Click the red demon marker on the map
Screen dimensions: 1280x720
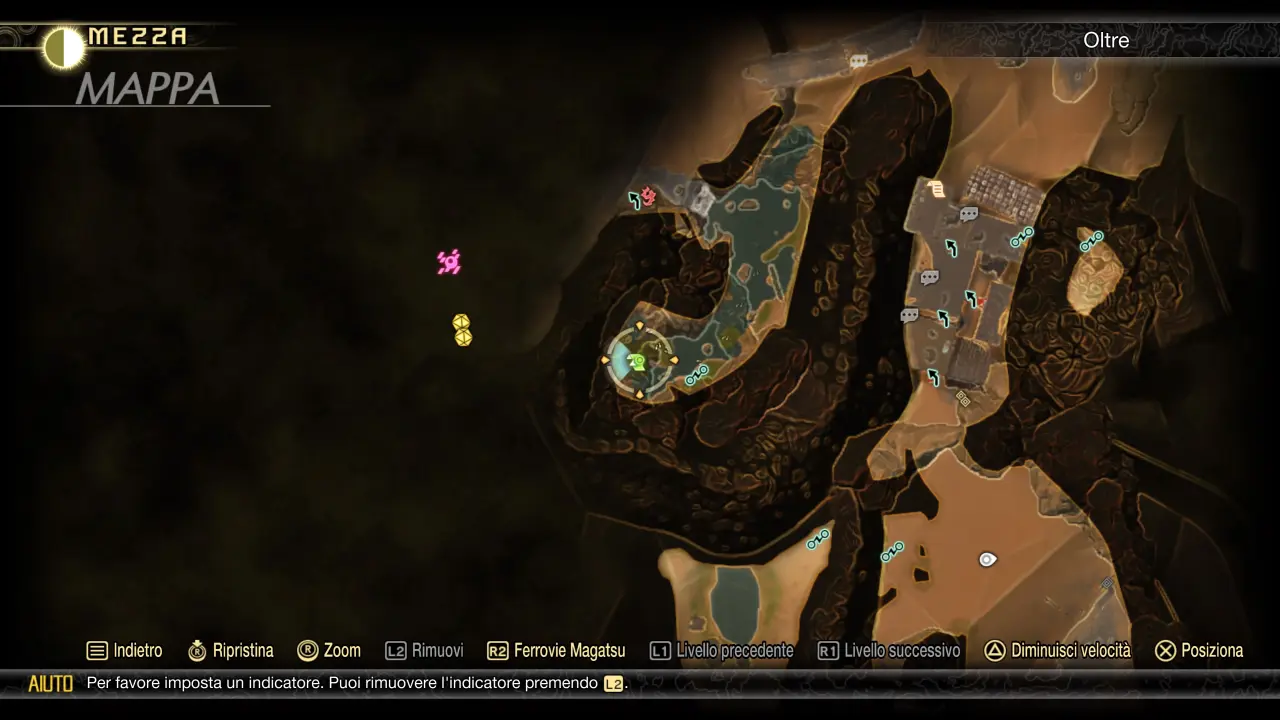[648, 196]
